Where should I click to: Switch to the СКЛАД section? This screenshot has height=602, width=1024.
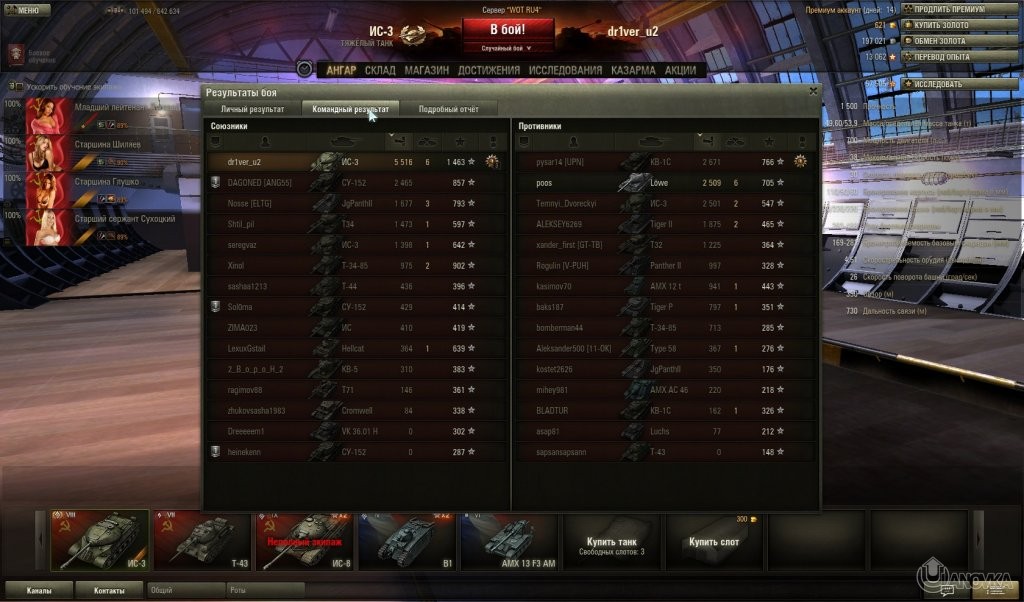coord(380,70)
